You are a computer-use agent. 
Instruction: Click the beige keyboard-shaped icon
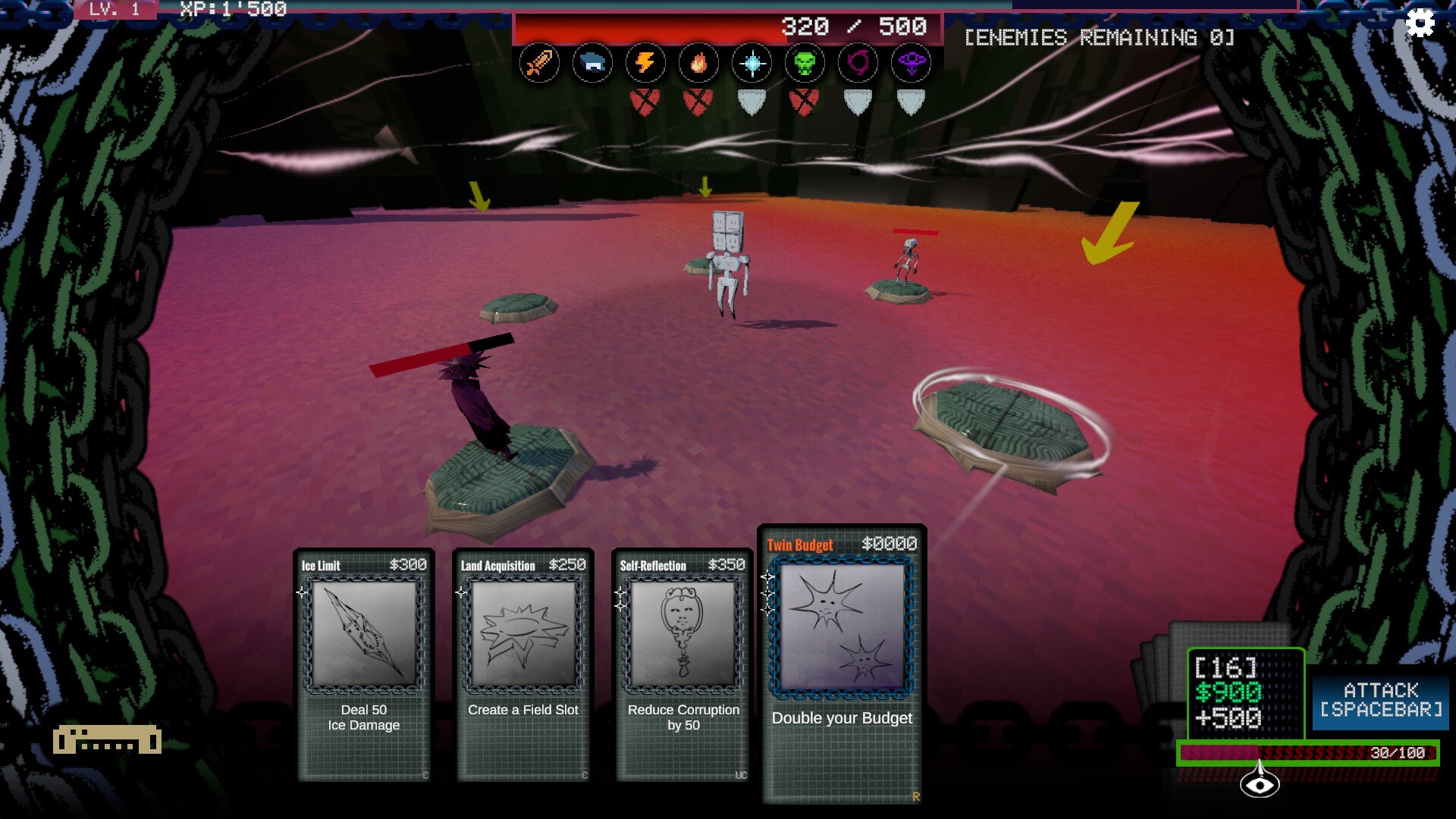107,739
